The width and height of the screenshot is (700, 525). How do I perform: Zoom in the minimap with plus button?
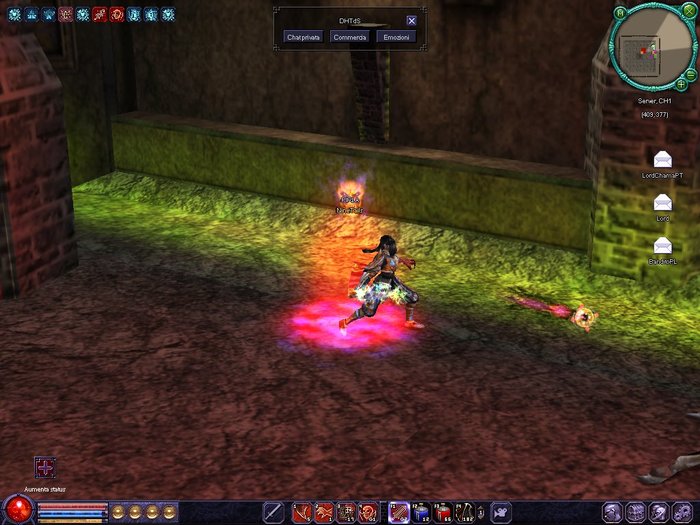[x=681, y=84]
